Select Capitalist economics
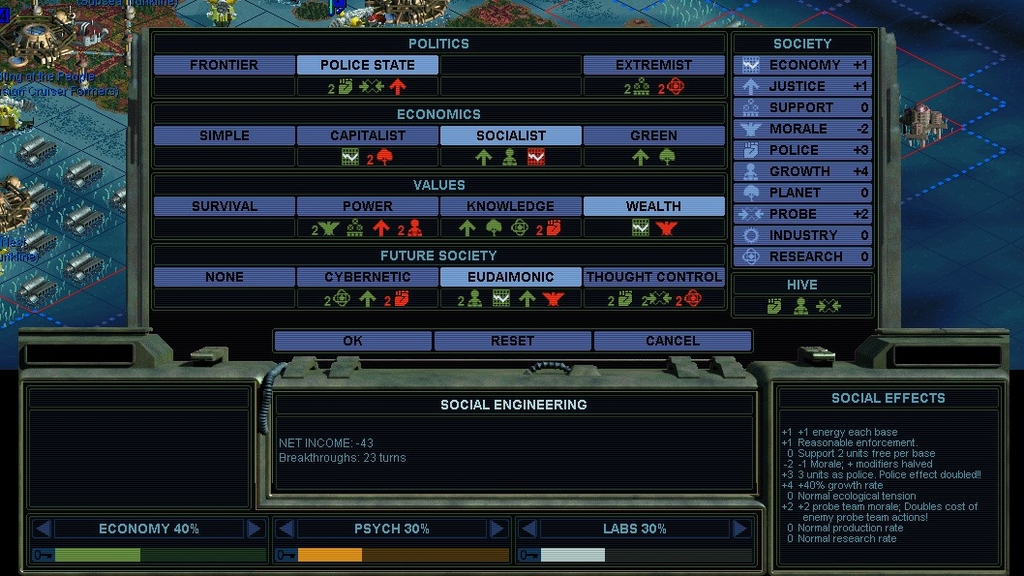This screenshot has height=576, width=1024. point(367,135)
